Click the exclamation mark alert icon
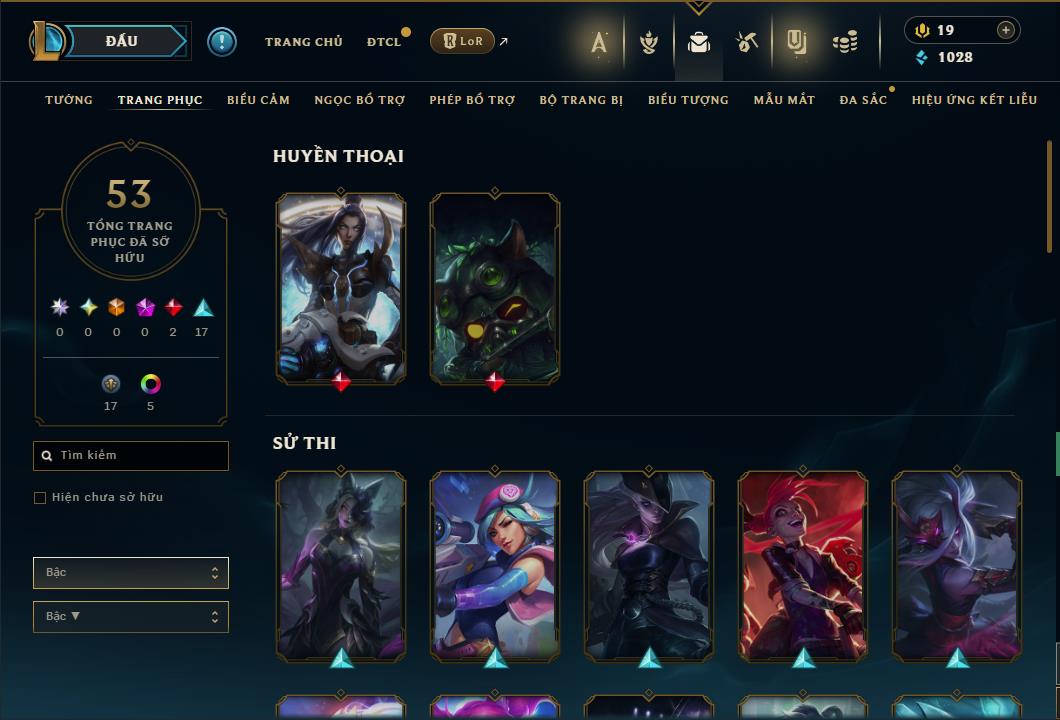 pyautogui.click(x=222, y=42)
